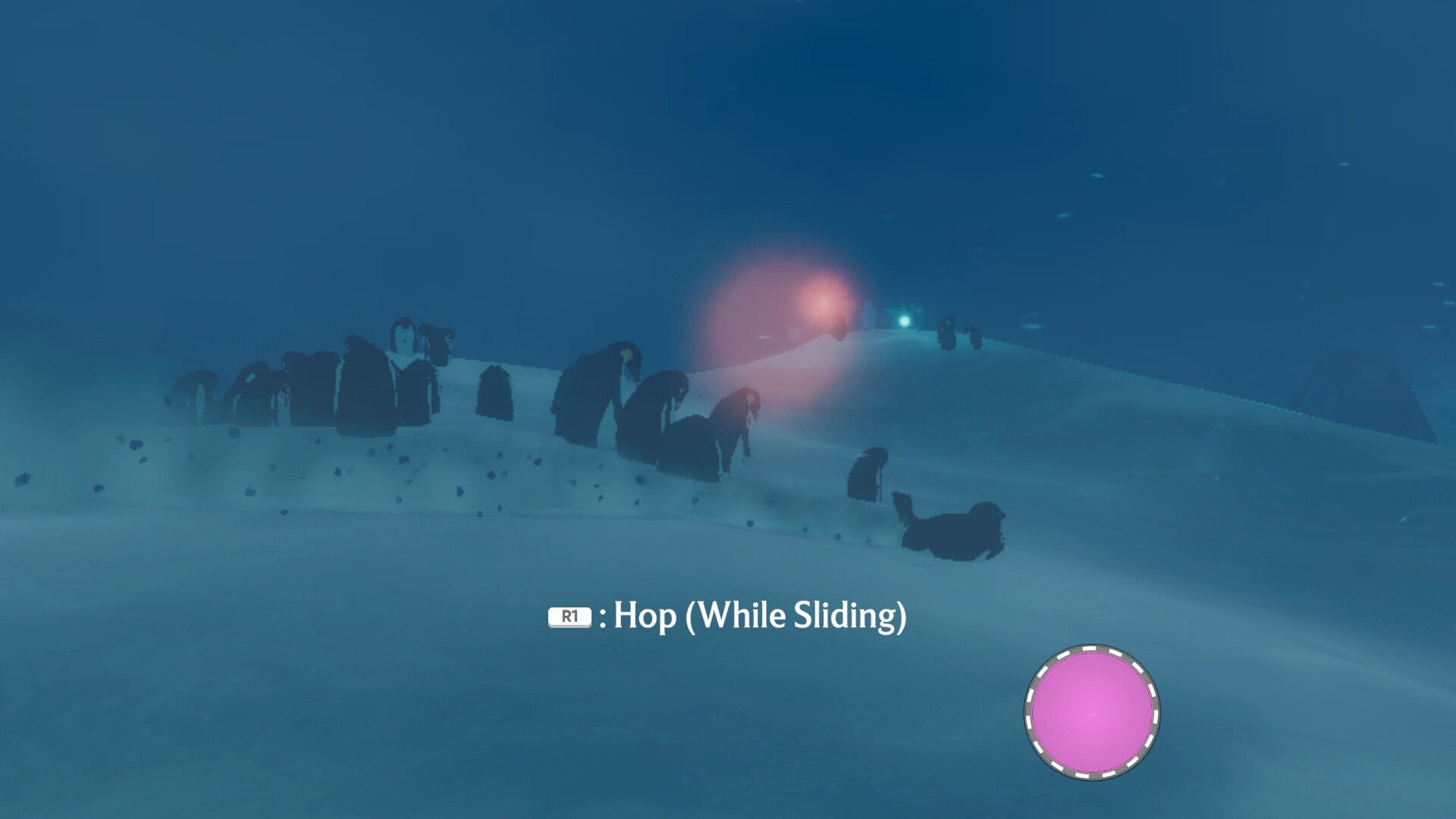The height and width of the screenshot is (819, 1456).
Task: Click the pink circular HUD indicator
Action: point(1091,712)
